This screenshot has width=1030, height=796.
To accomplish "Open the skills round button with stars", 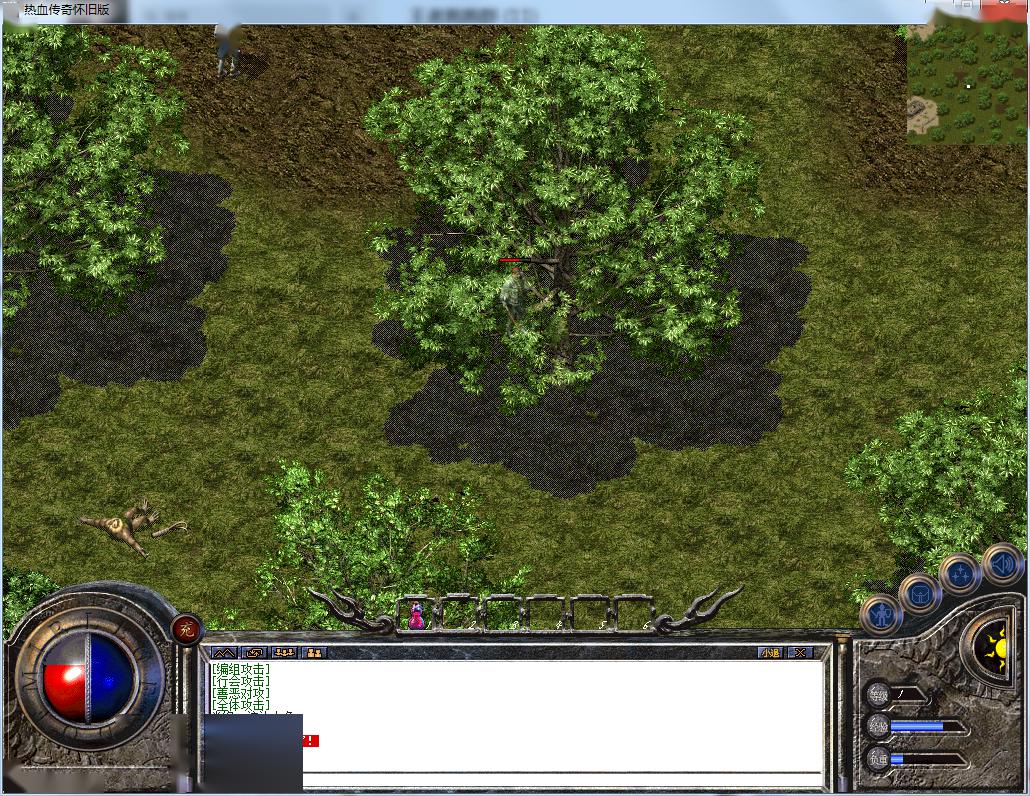I will tap(960, 573).
